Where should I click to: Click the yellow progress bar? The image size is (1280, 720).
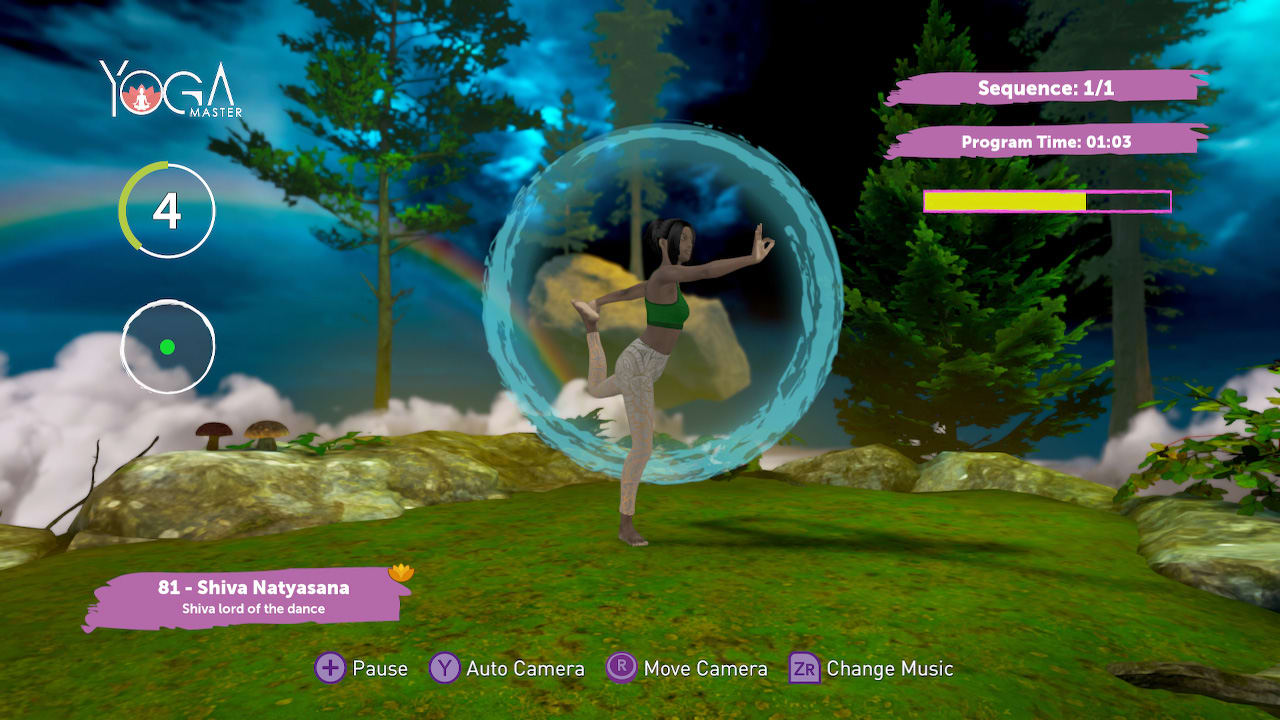(1005, 200)
